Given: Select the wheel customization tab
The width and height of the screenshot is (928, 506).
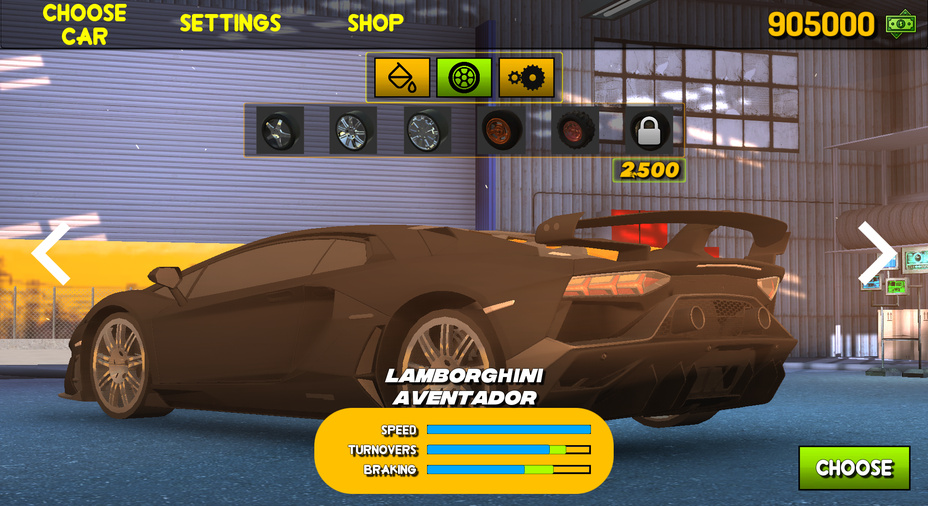Looking at the screenshot, I should 464,77.
